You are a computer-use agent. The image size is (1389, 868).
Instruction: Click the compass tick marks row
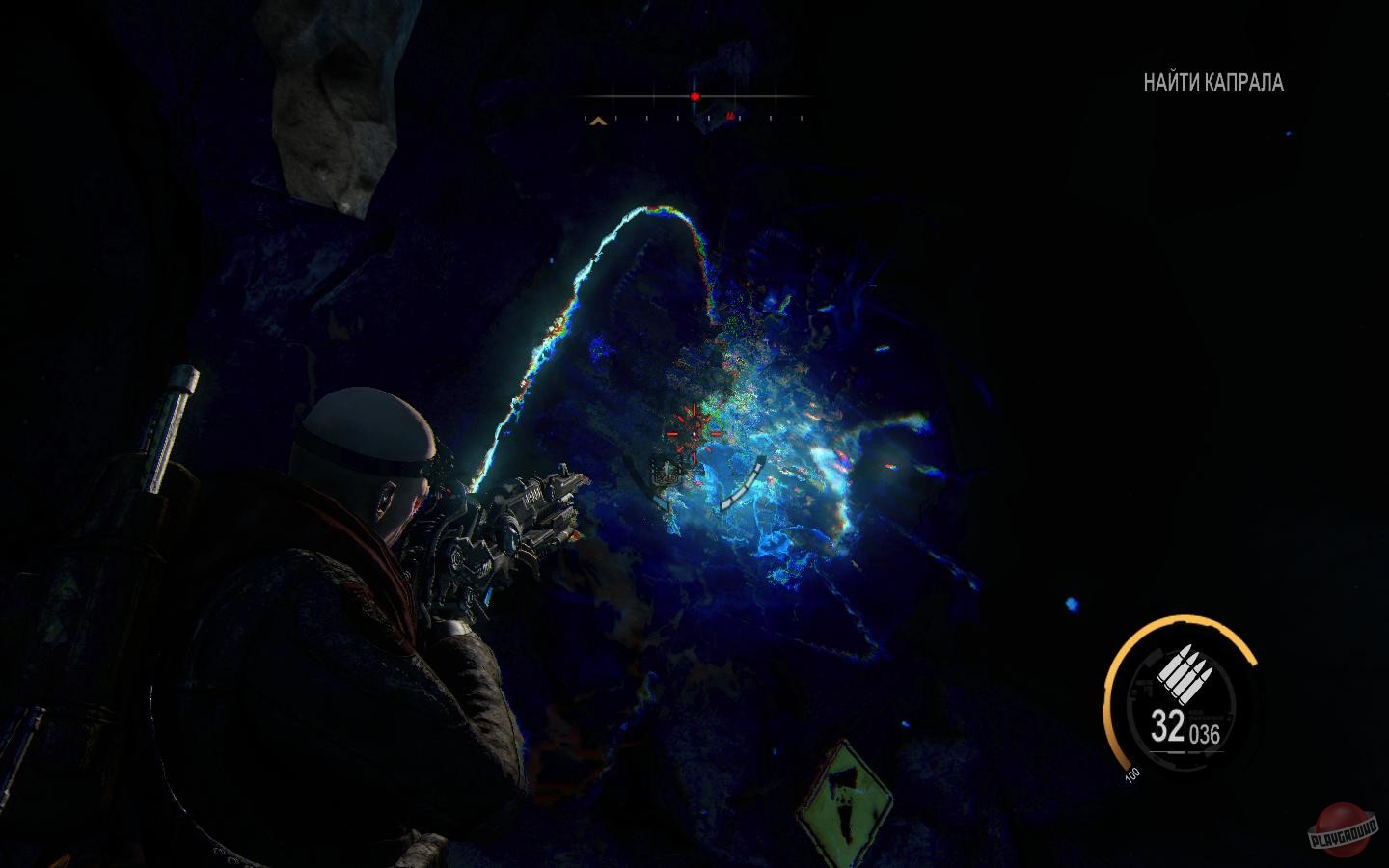click(x=693, y=119)
